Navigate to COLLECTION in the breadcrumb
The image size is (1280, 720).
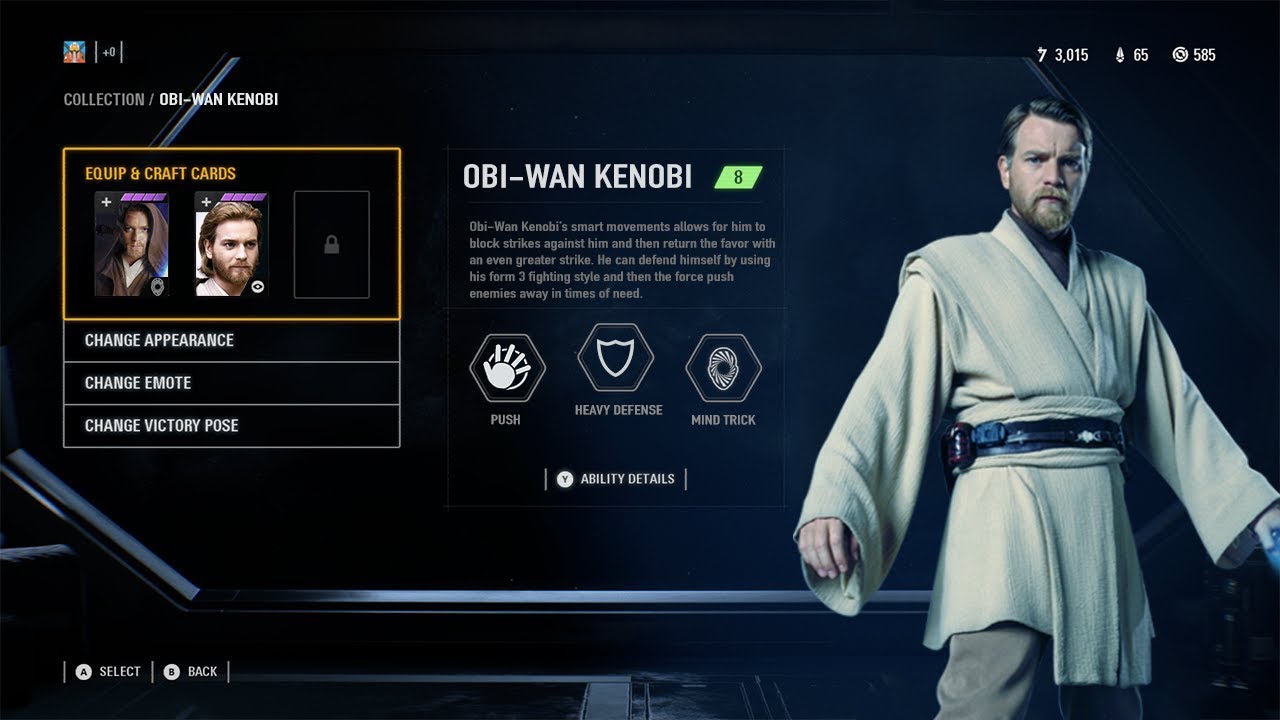point(103,99)
